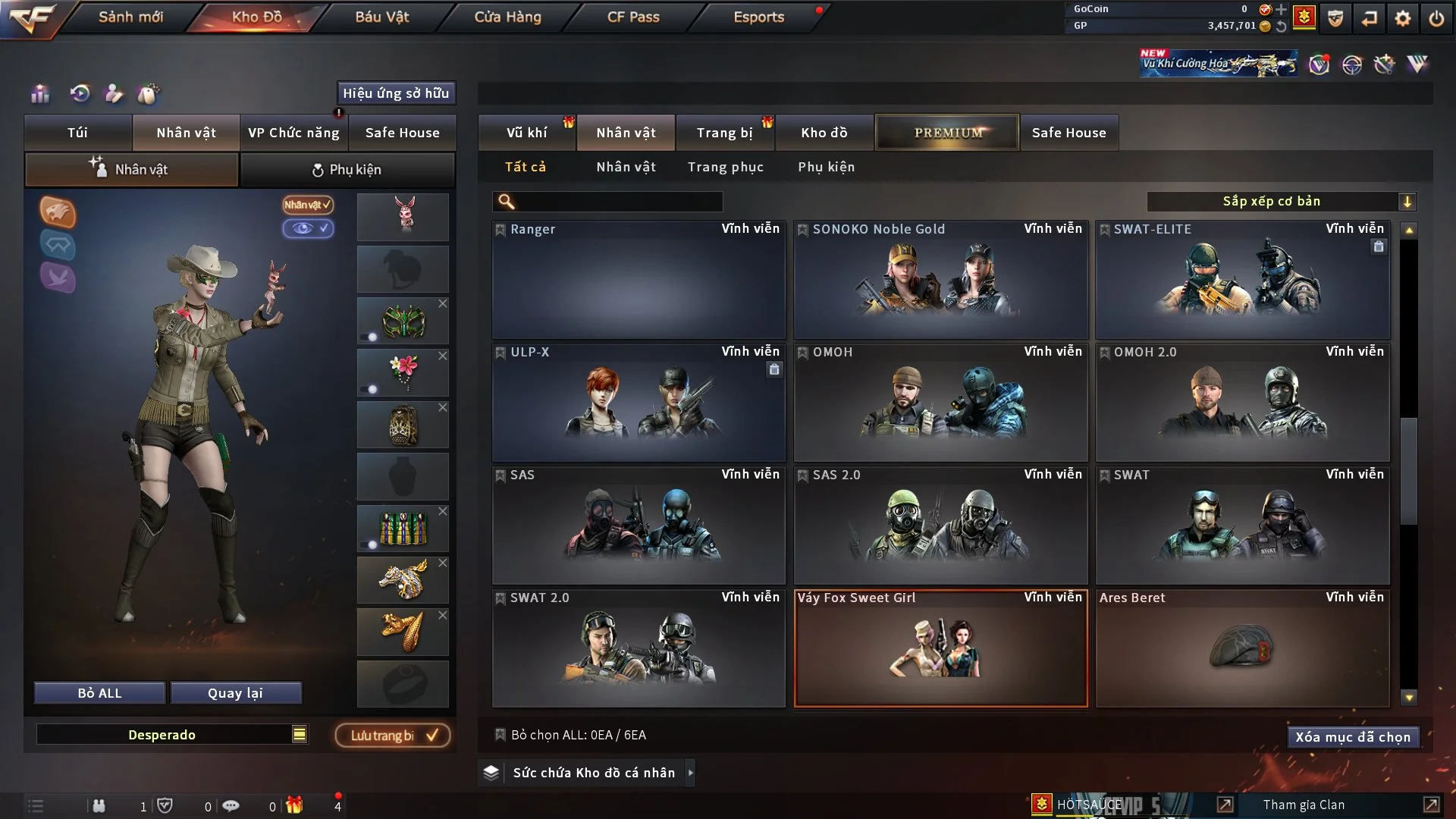Click the Bỏ ALL button
The image size is (1456, 819).
[99, 693]
